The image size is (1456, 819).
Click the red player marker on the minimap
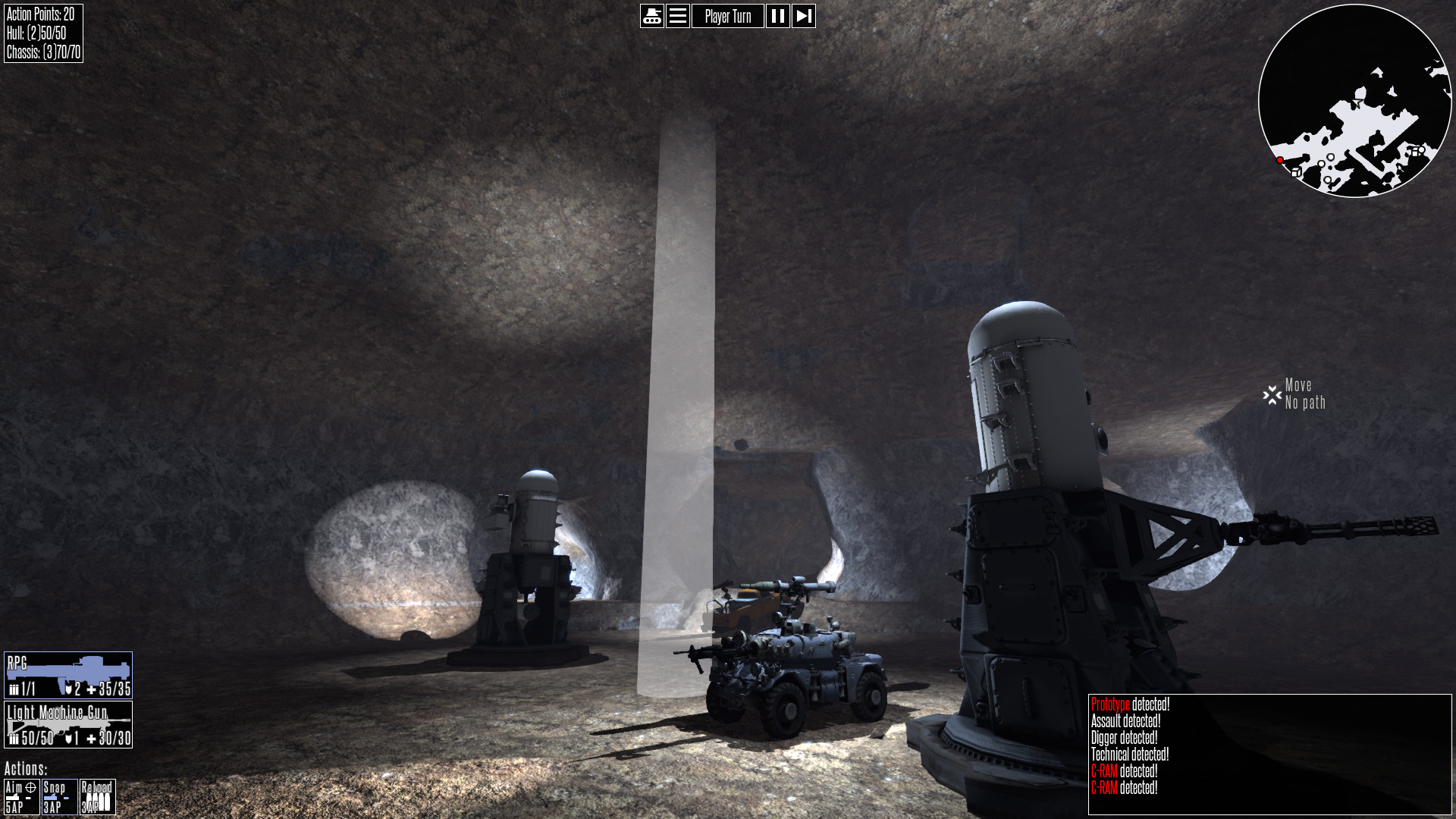tap(1279, 159)
